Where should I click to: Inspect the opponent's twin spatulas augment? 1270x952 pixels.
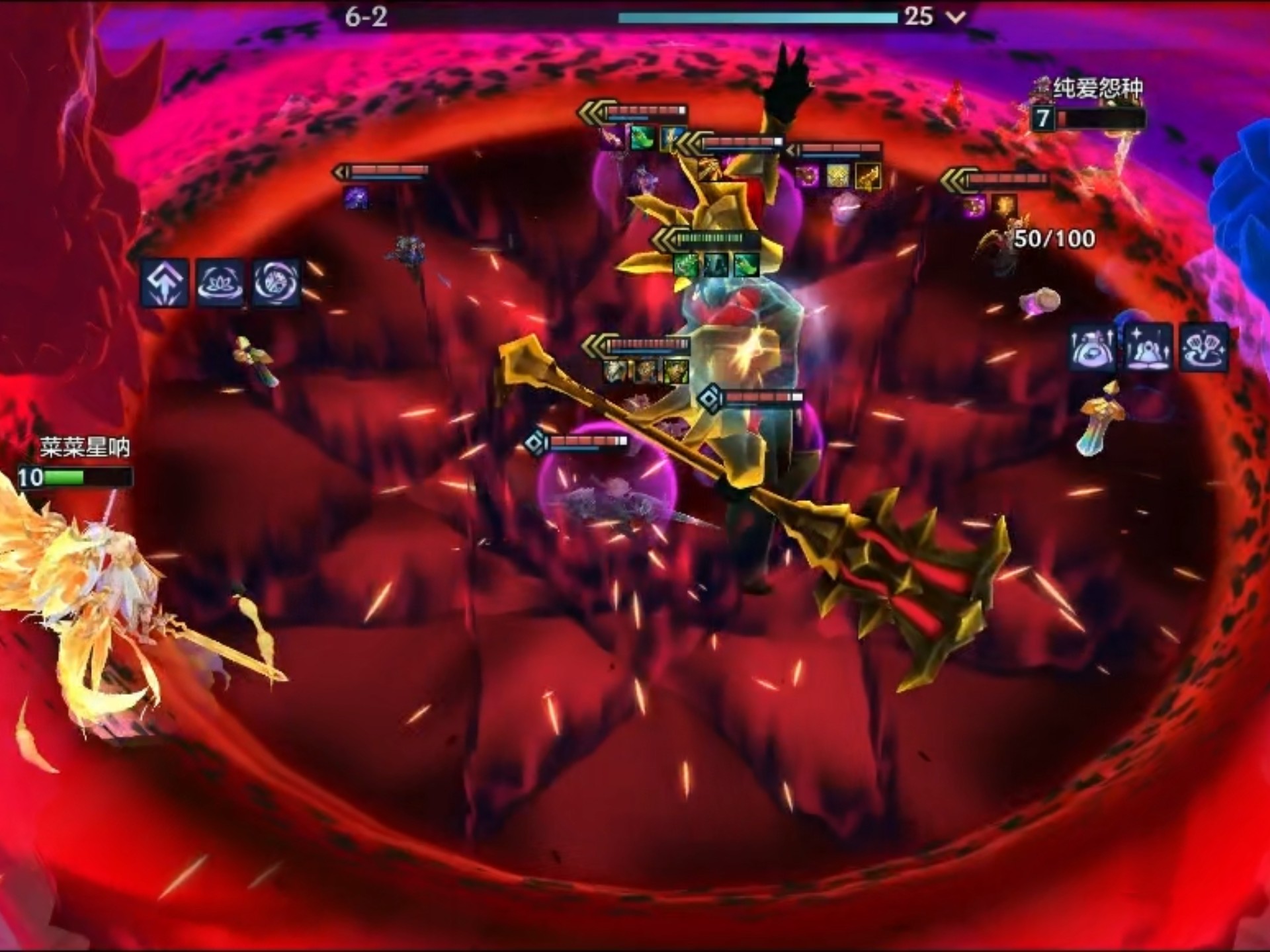click(x=1205, y=347)
